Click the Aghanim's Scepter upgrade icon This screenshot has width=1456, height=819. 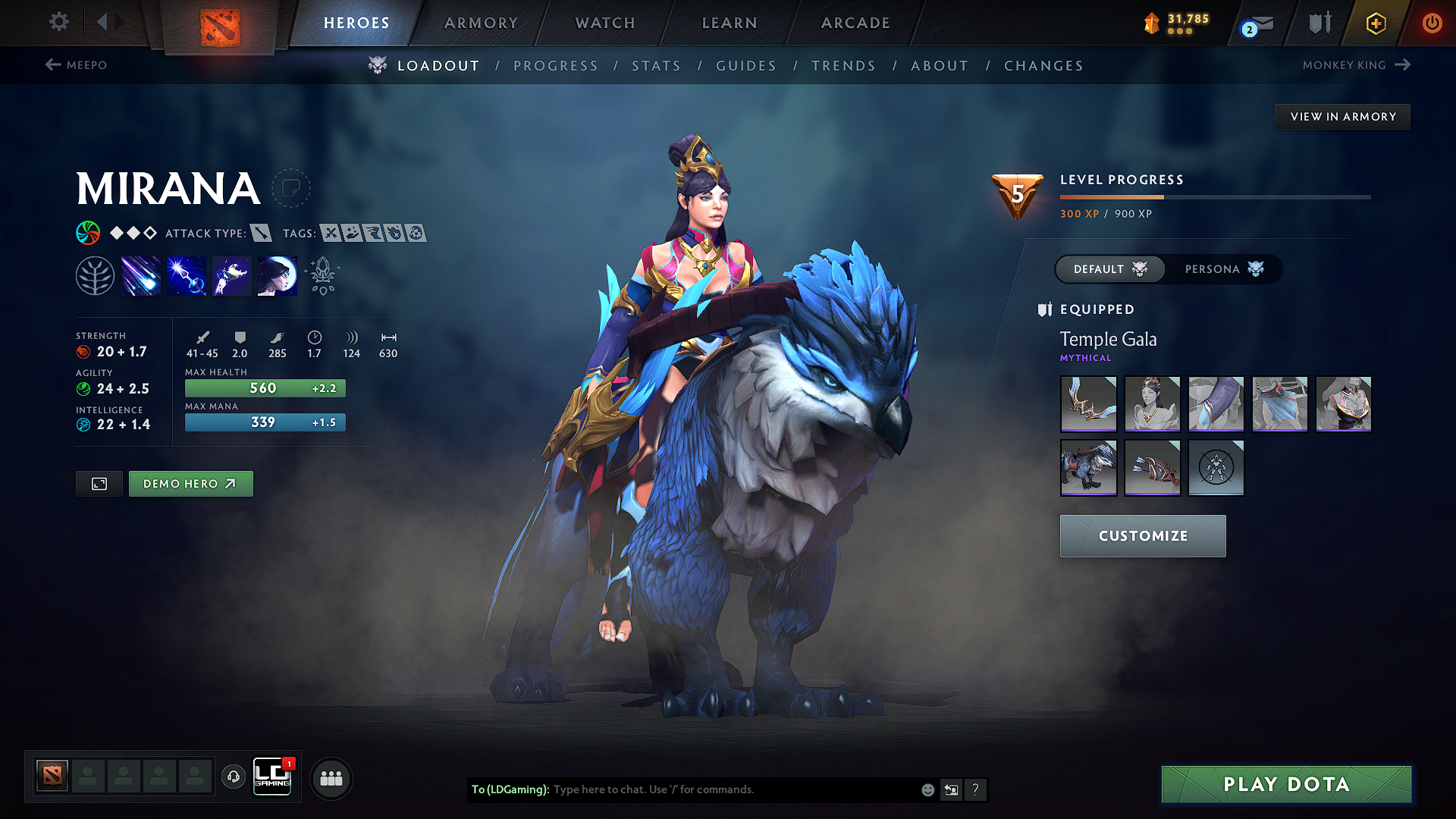click(x=322, y=275)
